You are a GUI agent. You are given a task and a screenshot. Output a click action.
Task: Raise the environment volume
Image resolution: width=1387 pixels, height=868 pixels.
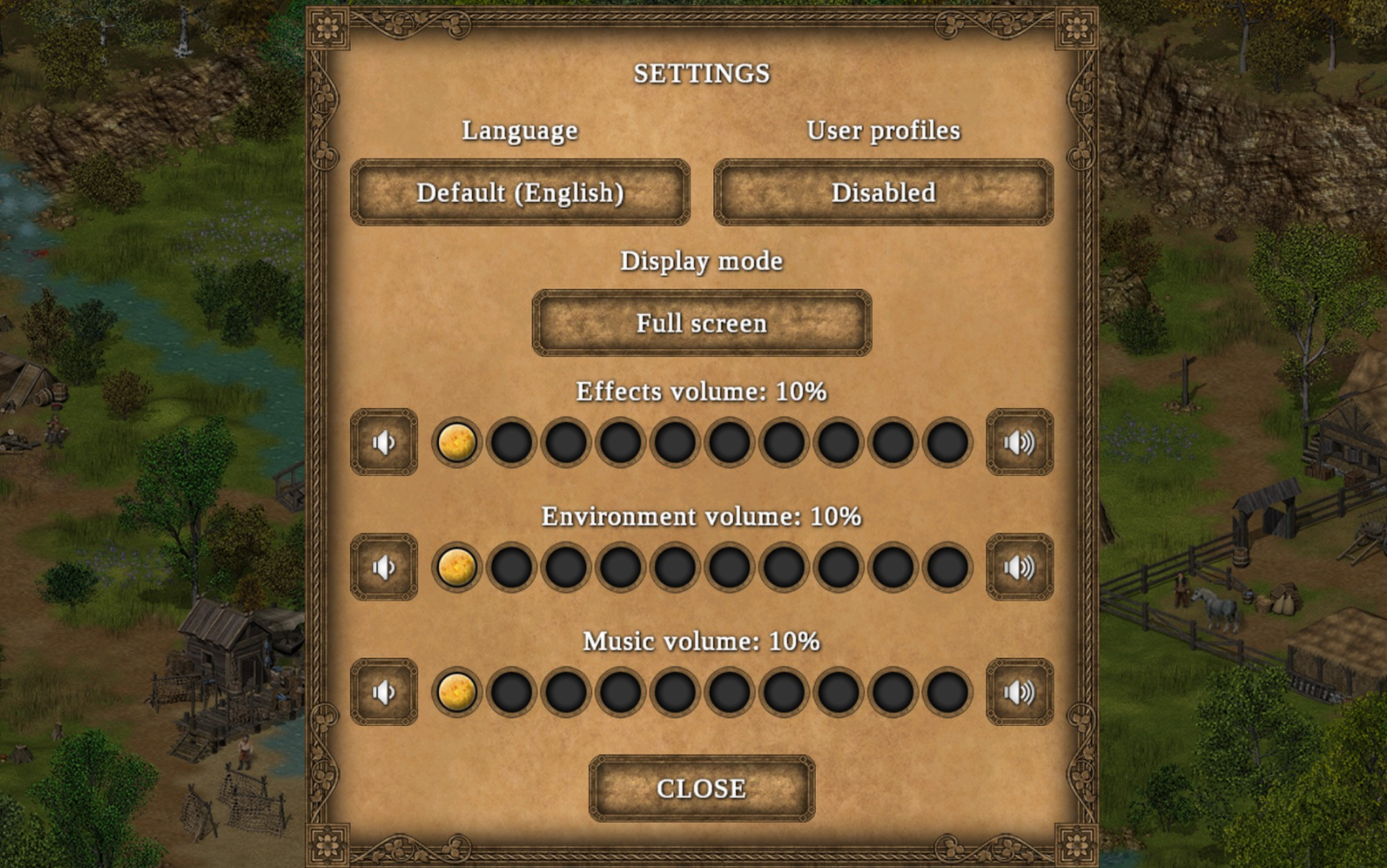[1020, 567]
